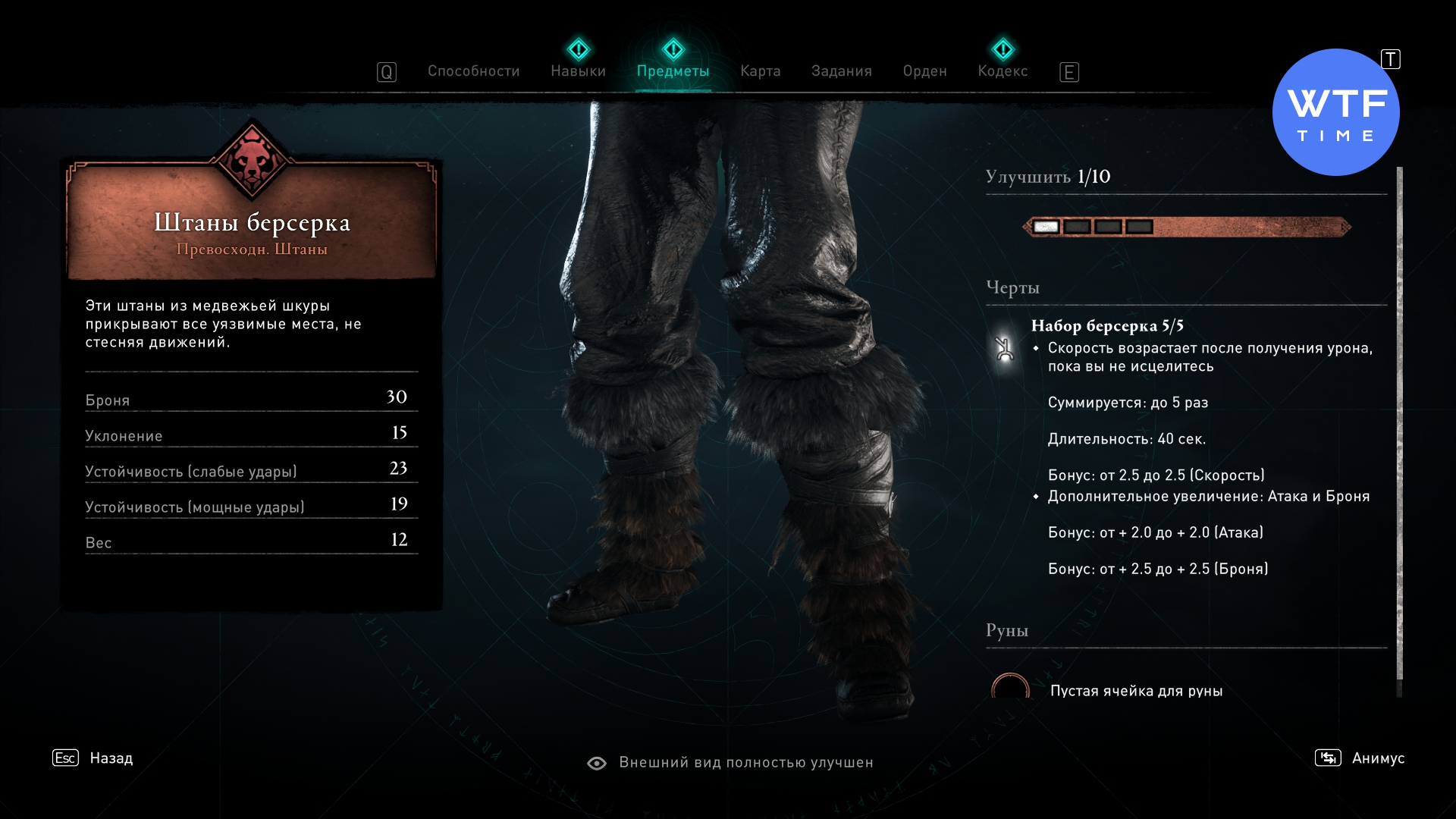Click the item details scrollbar
This screenshot has height=819, width=1456.
click(1399, 425)
